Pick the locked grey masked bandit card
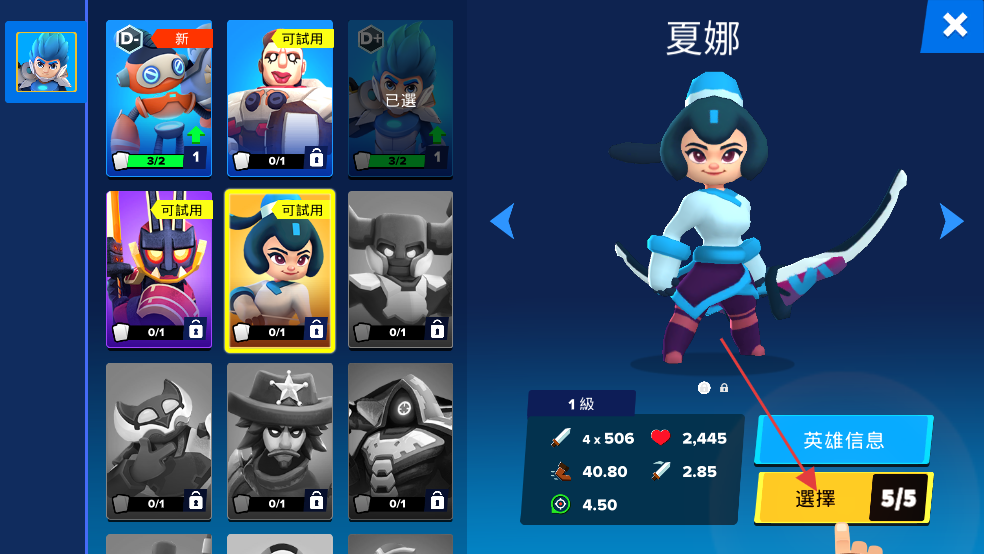The image size is (984, 554). pyautogui.click(x=159, y=441)
